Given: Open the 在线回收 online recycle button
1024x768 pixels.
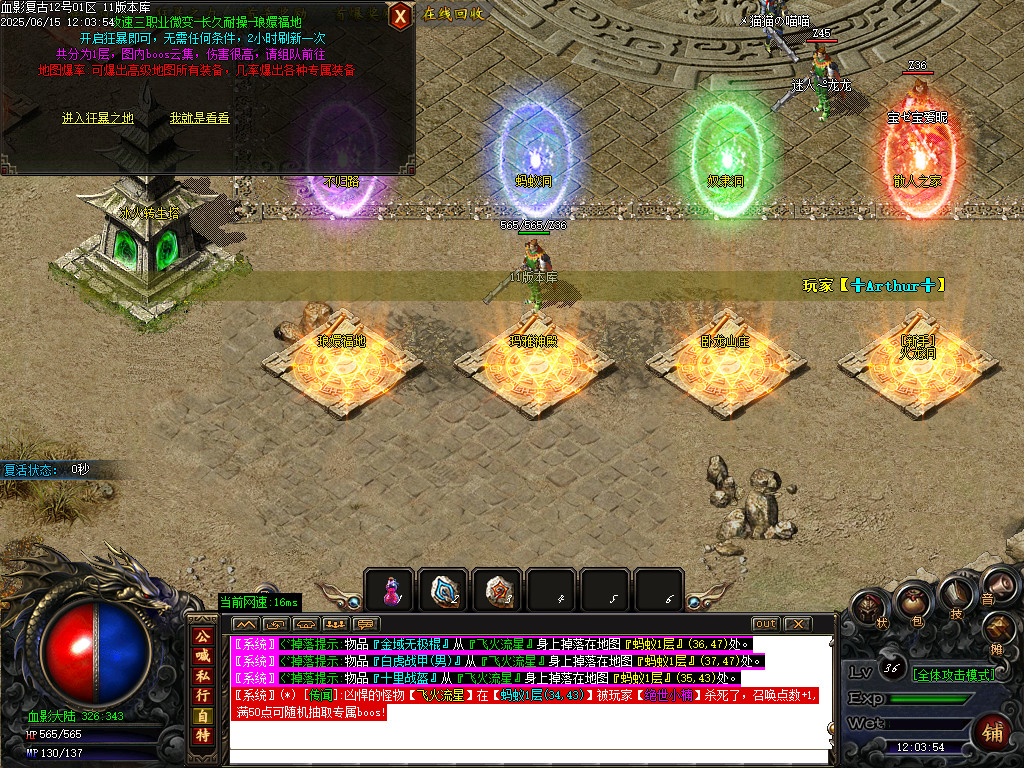Looking at the screenshot, I should 453,14.
